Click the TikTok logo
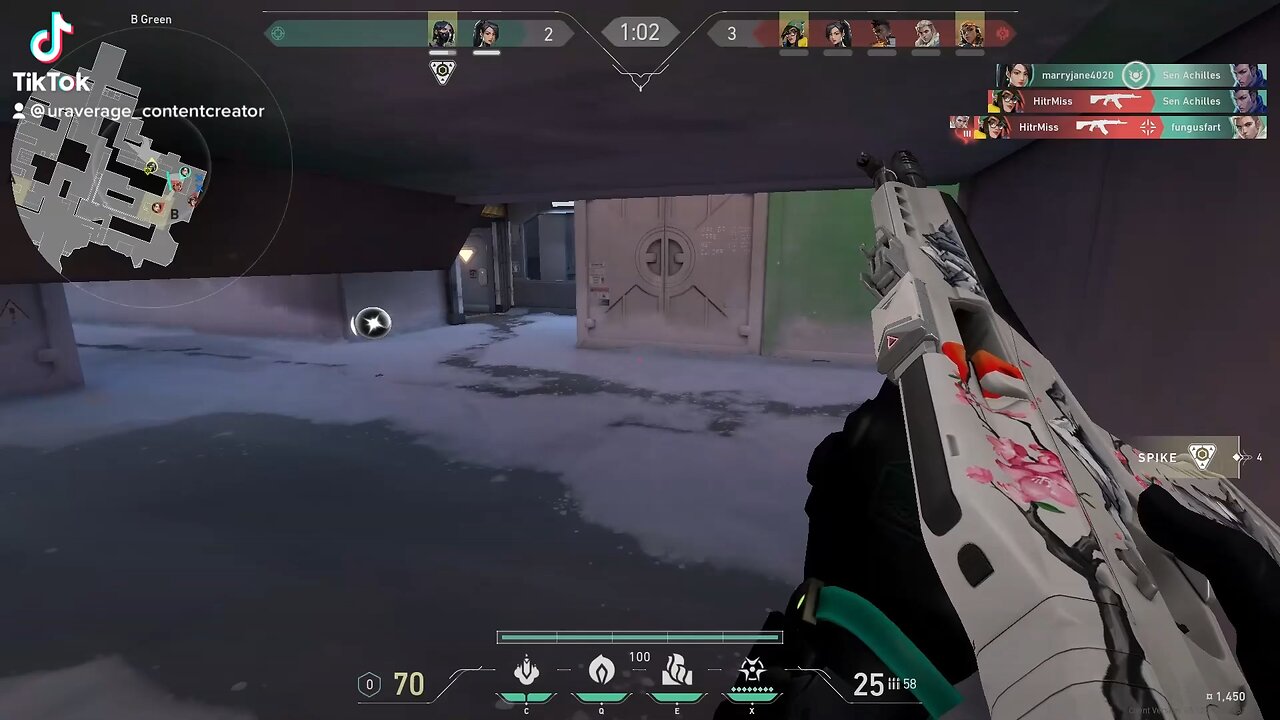The height and width of the screenshot is (720, 1280). (52, 40)
